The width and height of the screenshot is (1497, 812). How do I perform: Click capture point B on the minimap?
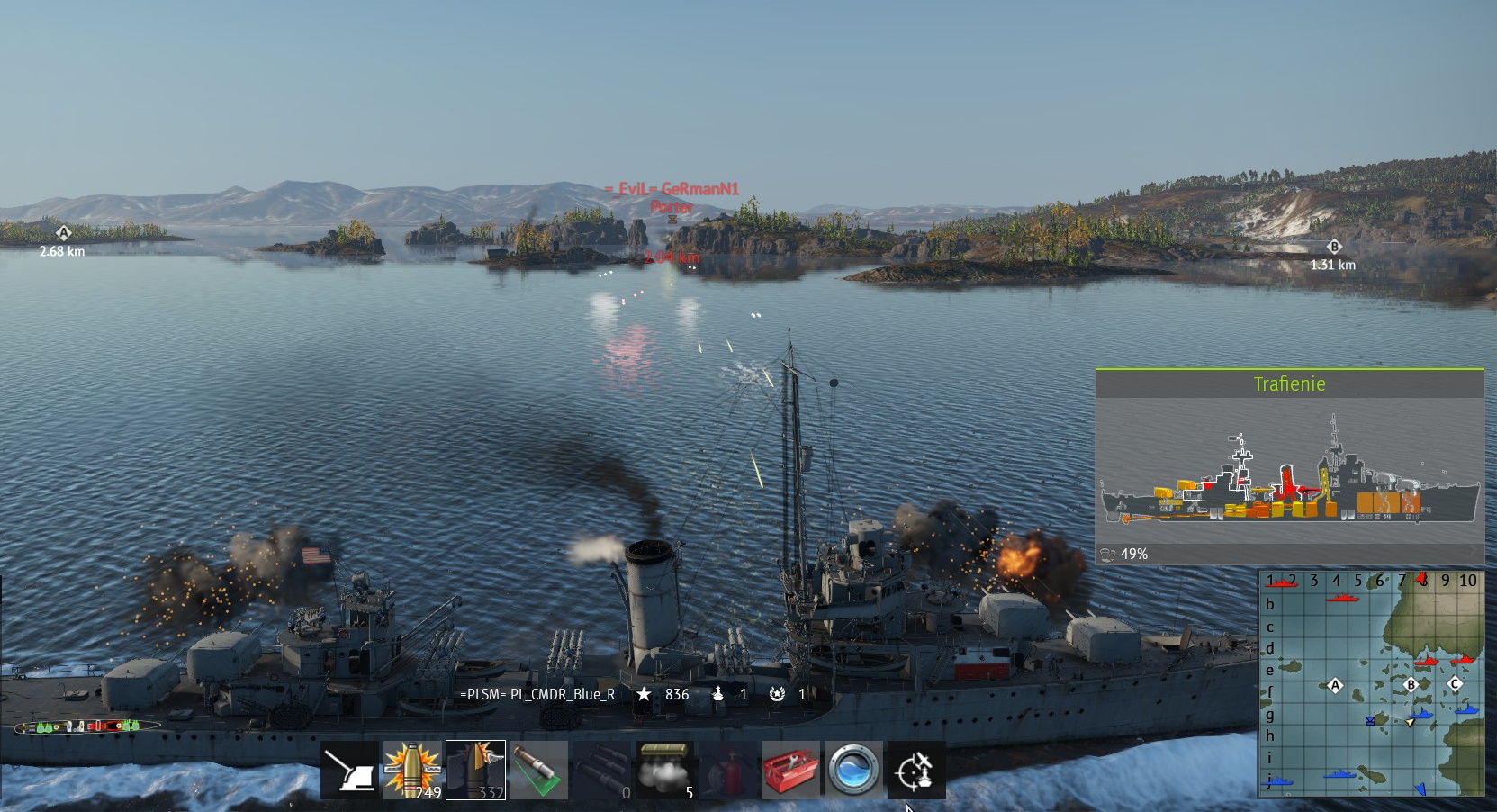tap(1411, 684)
